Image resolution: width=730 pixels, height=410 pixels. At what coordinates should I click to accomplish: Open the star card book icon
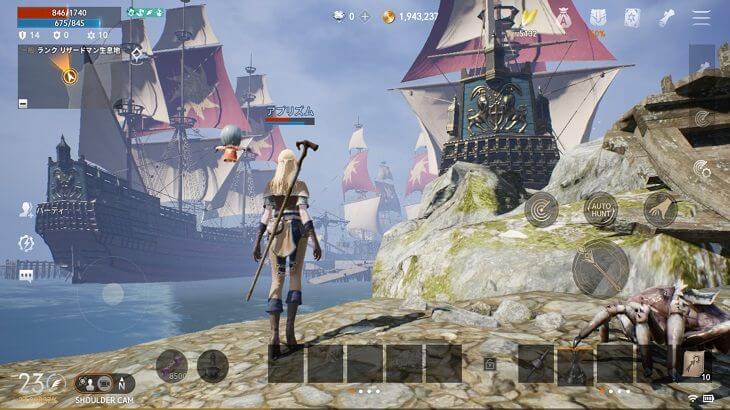point(632,17)
